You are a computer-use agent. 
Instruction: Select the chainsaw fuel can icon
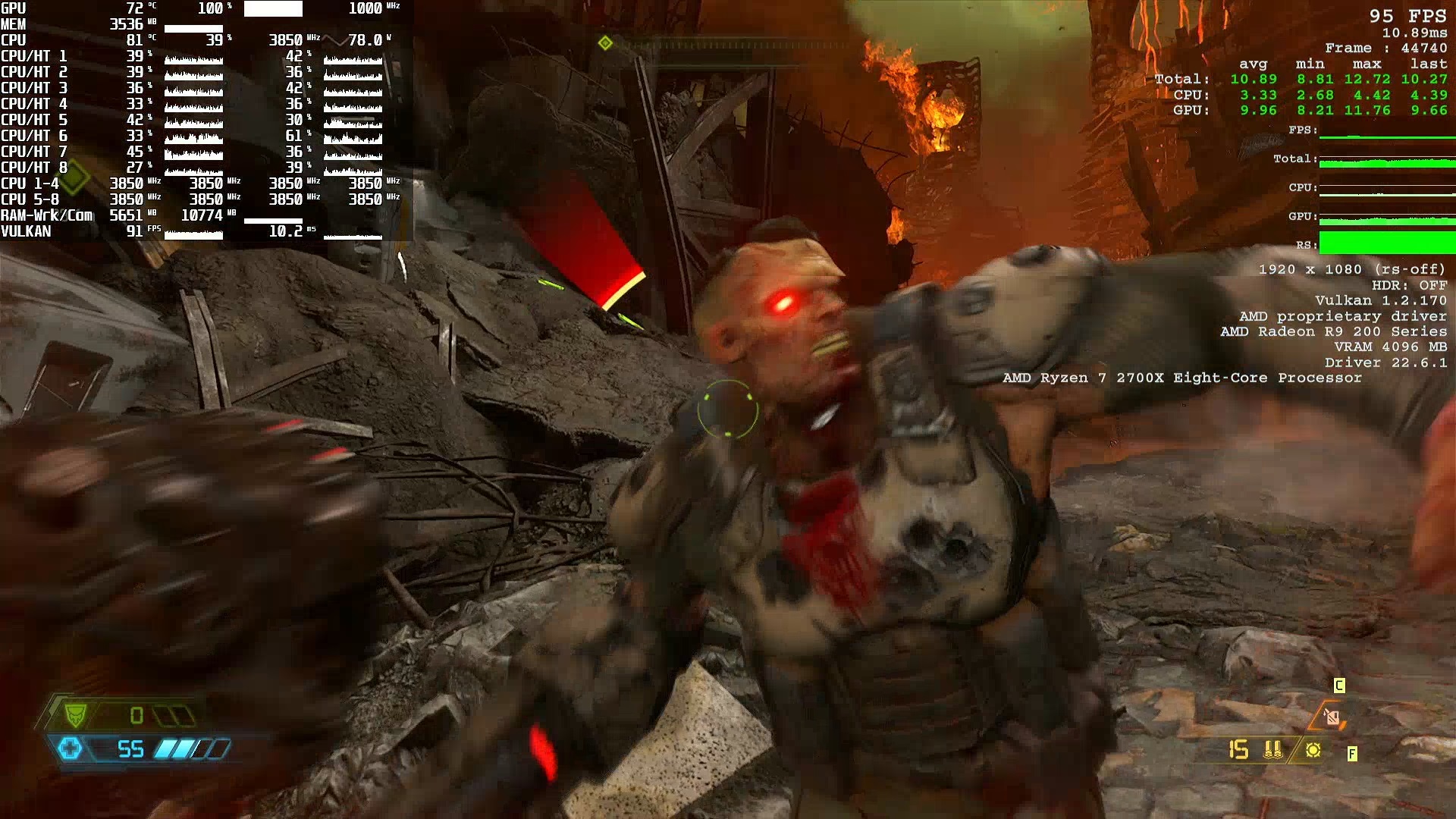(1332, 717)
